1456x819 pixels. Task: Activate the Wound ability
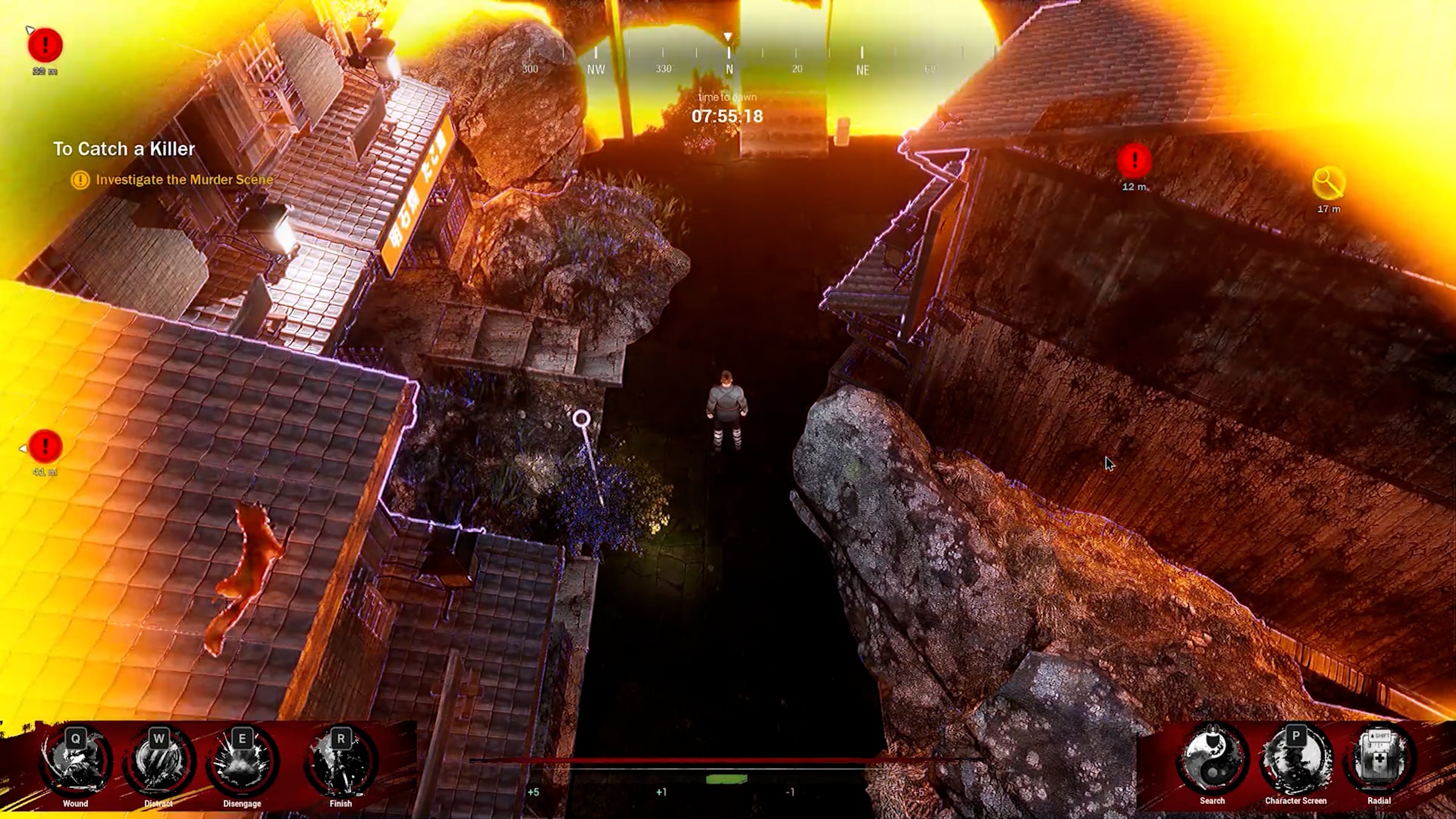pos(76,761)
